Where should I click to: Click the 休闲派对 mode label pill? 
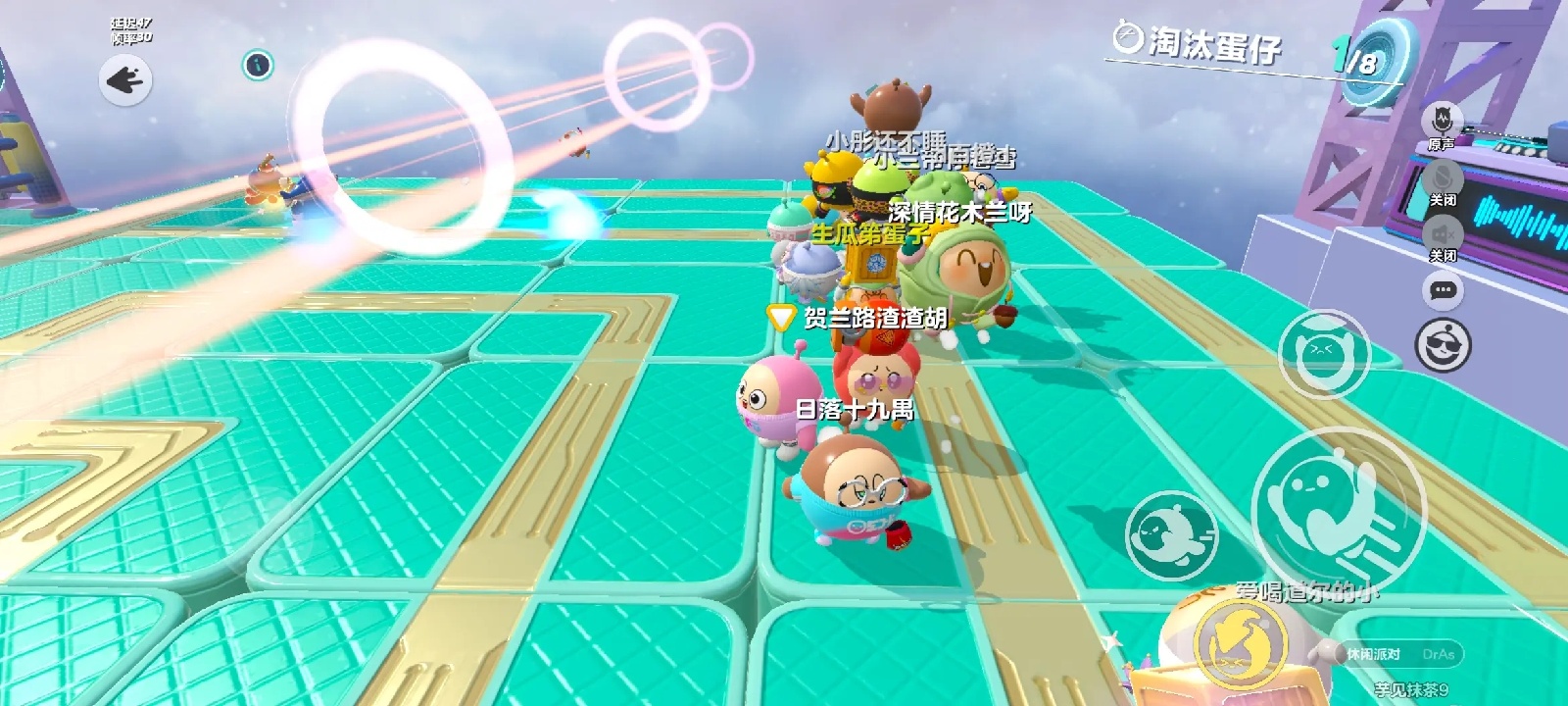[x=1374, y=654]
